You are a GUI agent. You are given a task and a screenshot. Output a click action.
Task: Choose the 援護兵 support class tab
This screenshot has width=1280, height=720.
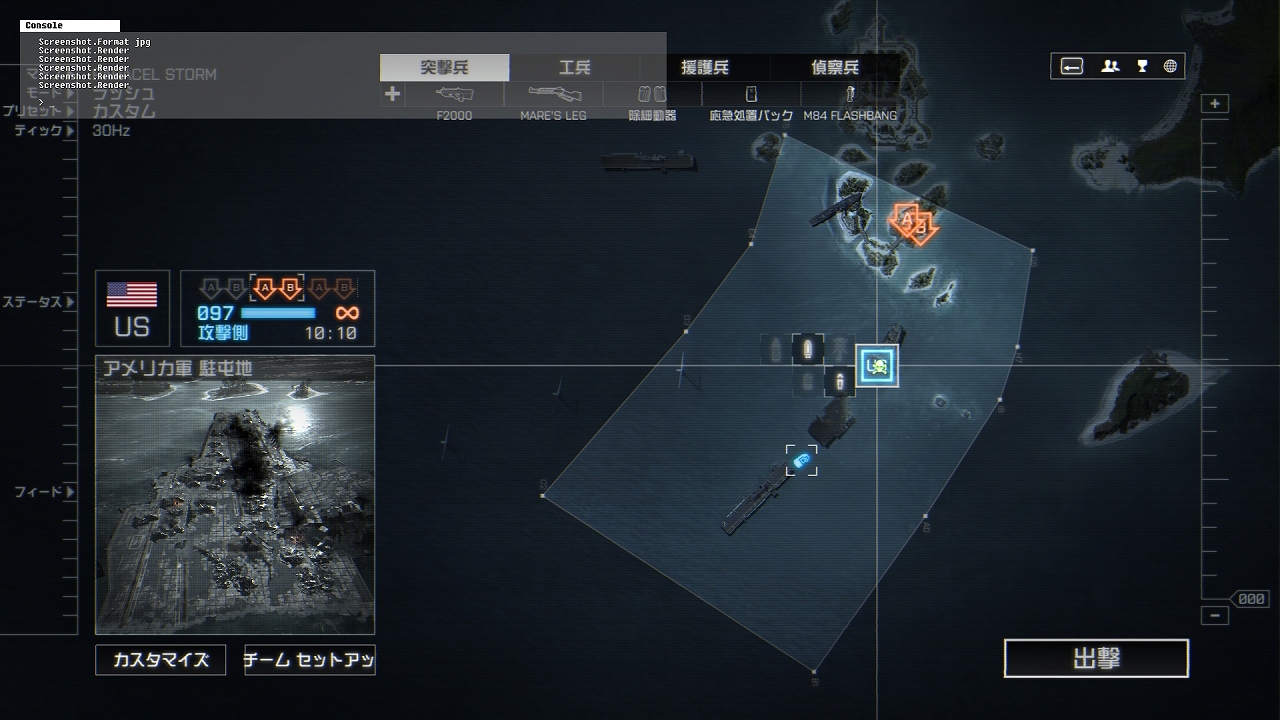705,68
